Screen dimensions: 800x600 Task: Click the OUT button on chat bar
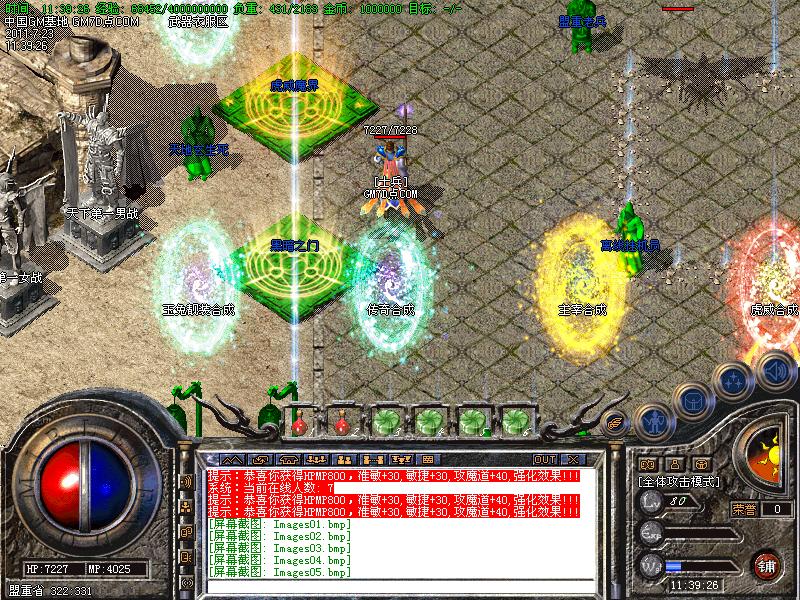point(546,459)
